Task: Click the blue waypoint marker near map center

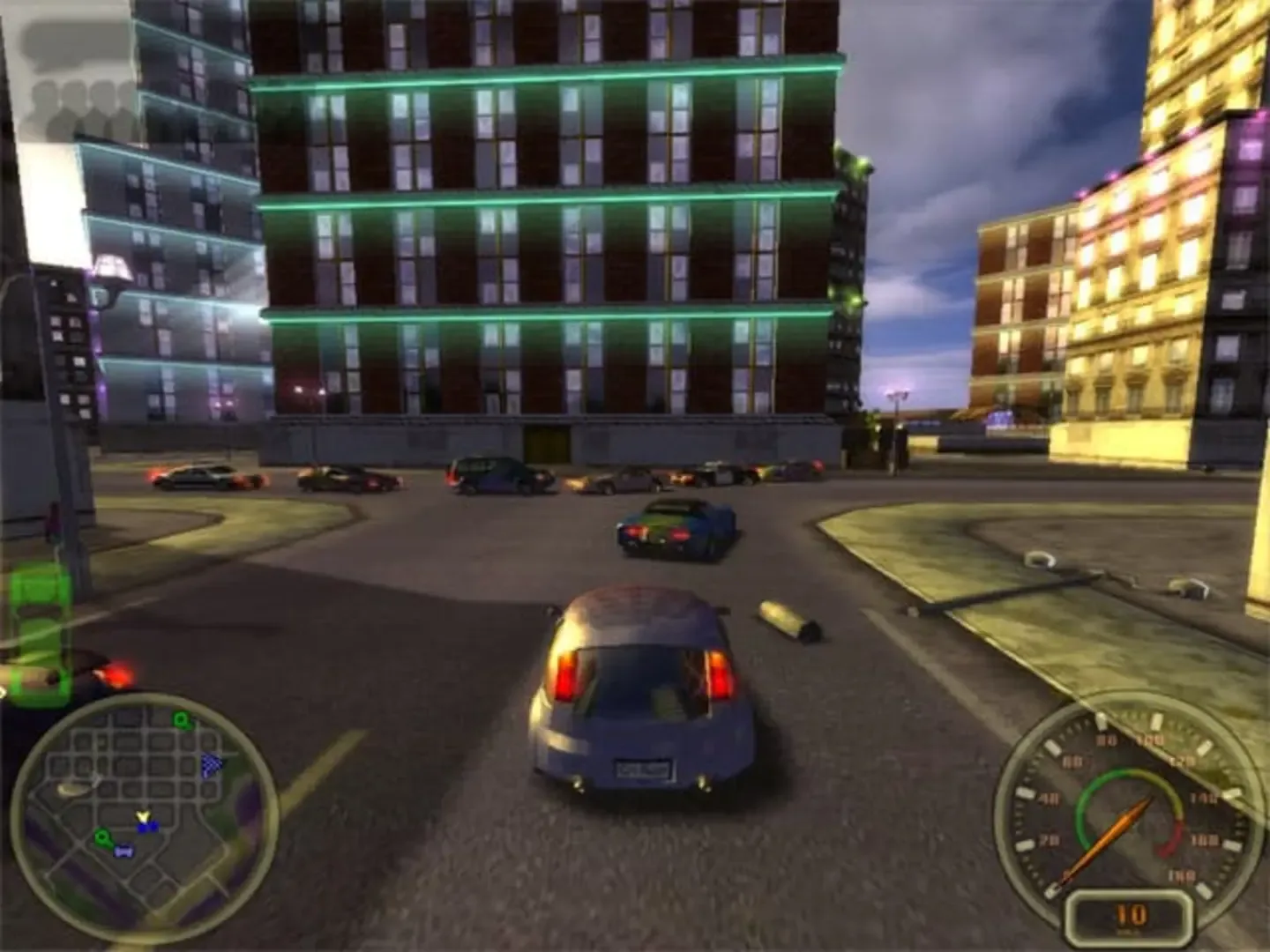Action: pos(146,828)
